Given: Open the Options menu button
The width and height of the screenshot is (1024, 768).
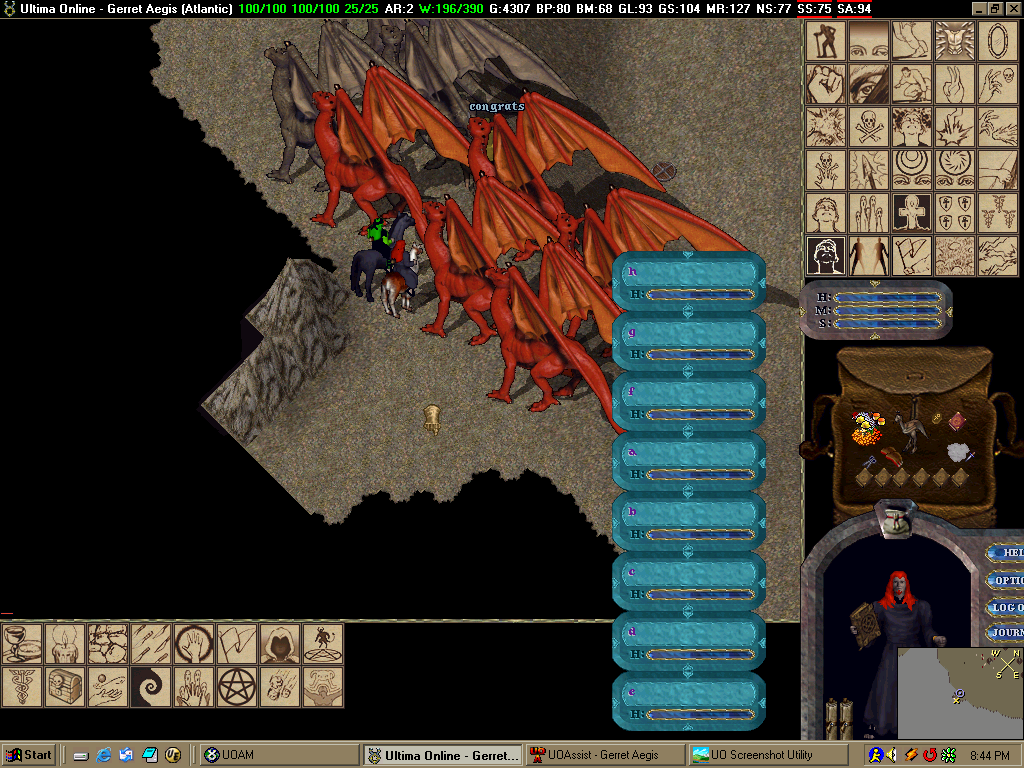Looking at the screenshot, I should coord(1007,580).
